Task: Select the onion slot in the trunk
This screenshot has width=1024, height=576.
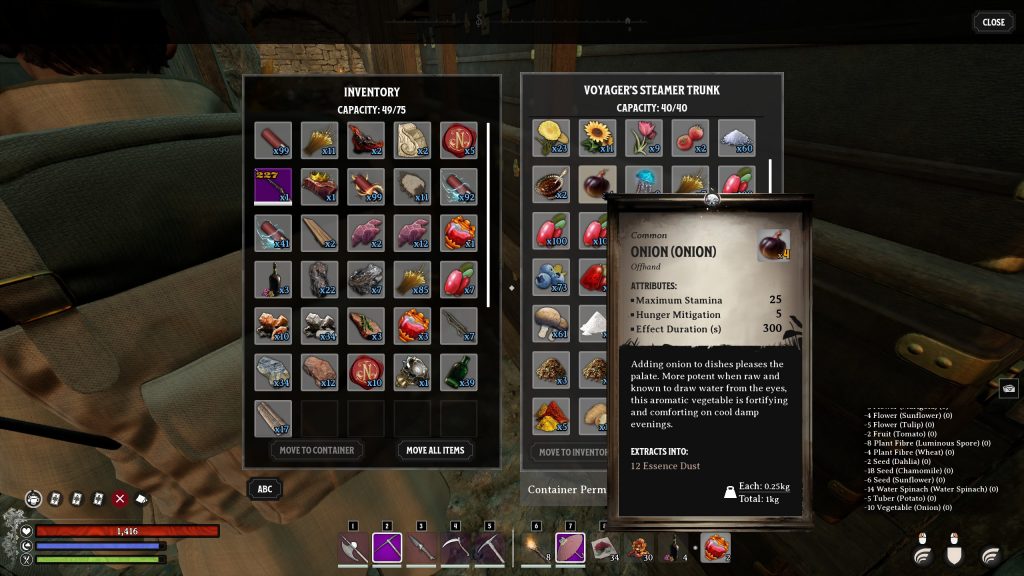Action: [x=597, y=185]
